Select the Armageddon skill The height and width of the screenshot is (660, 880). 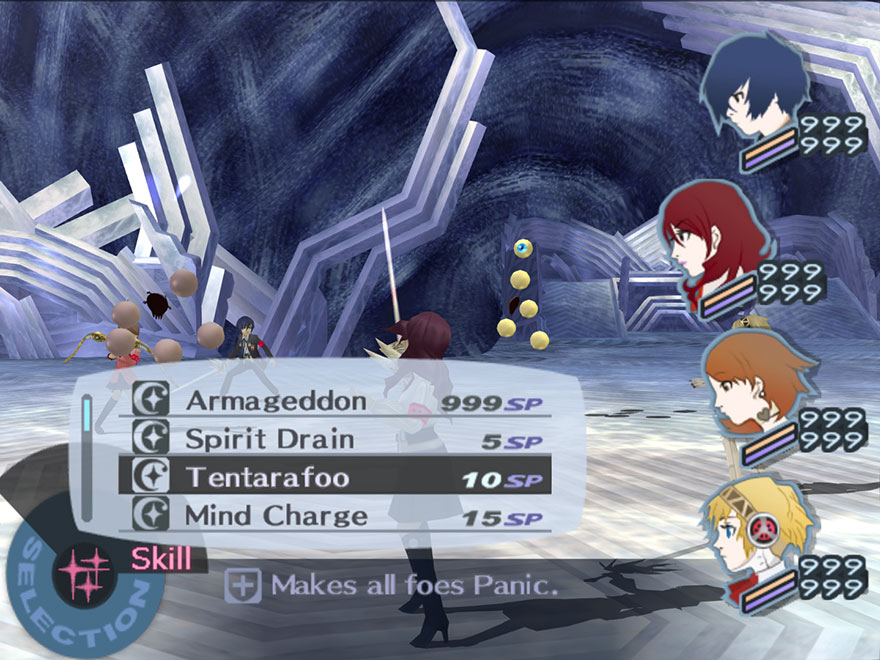[275, 402]
